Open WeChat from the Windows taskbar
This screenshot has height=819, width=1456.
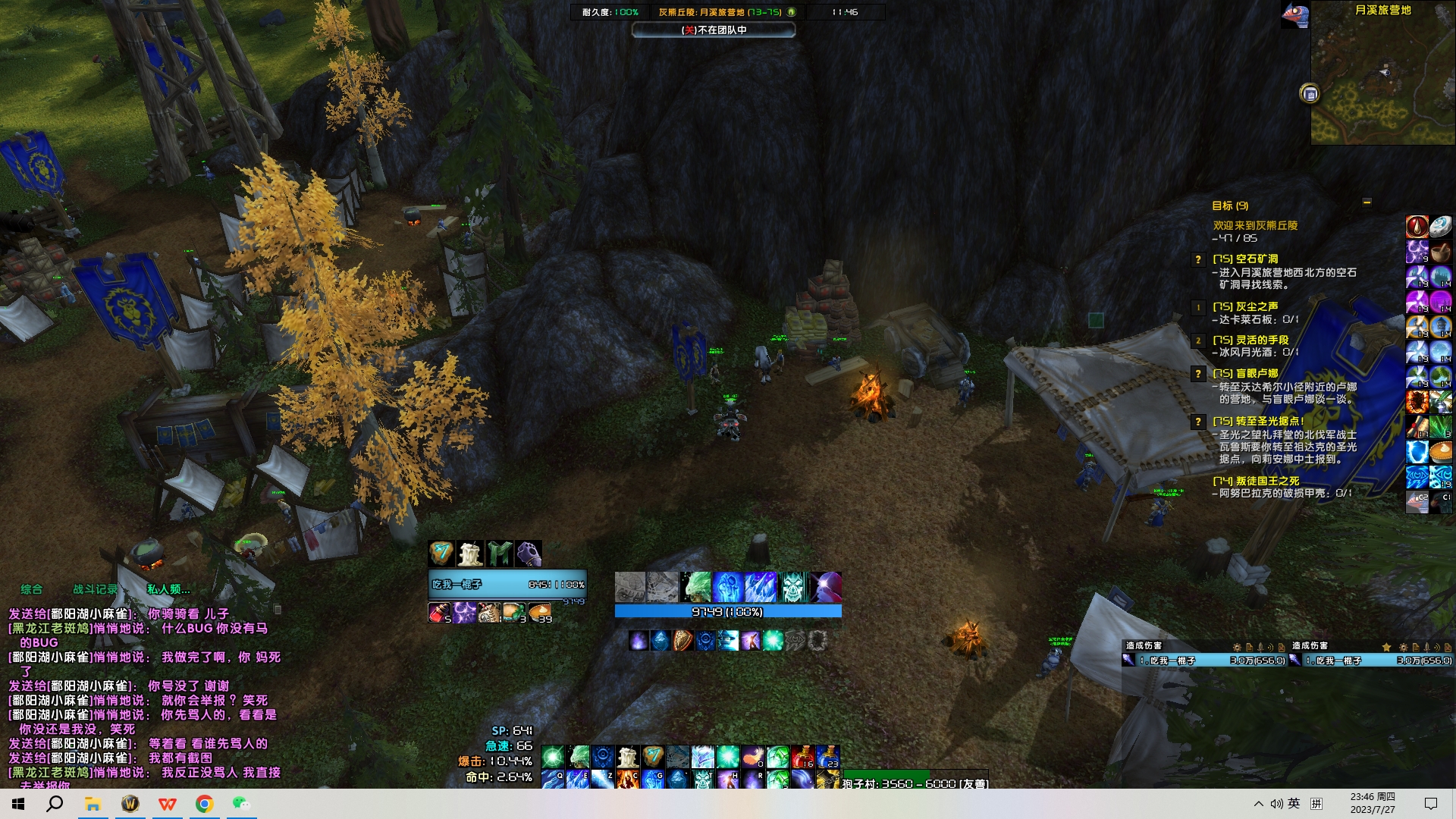point(241,804)
